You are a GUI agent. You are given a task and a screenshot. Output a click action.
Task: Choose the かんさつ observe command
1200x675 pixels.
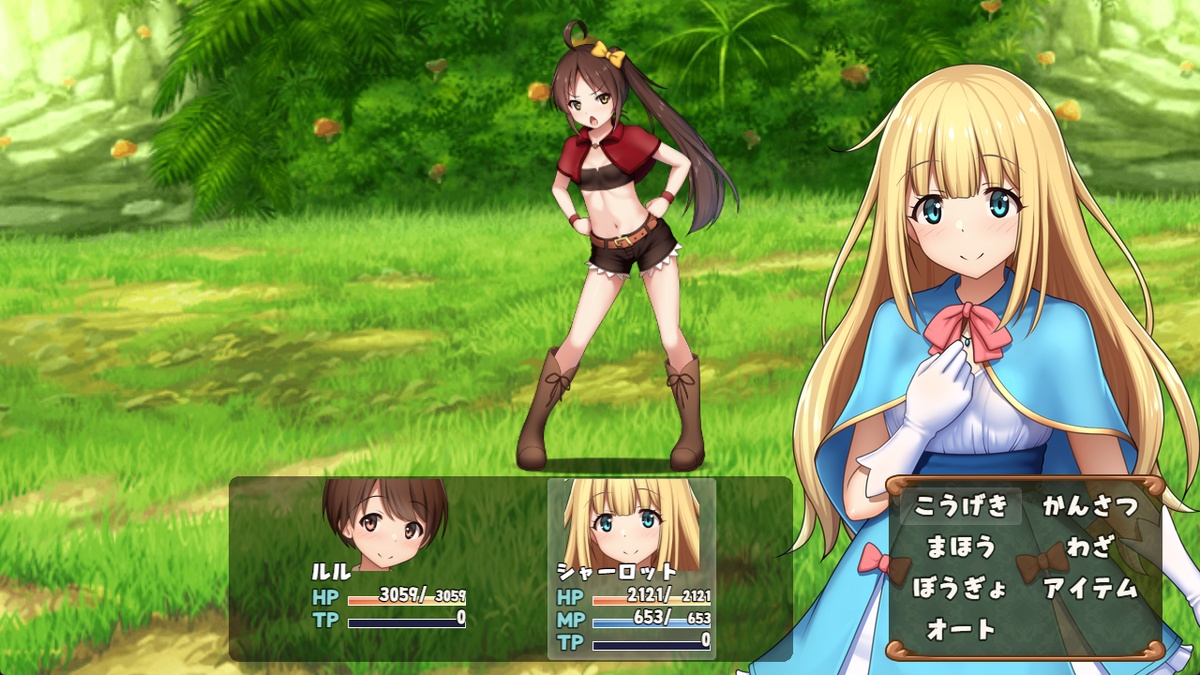(1090, 506)
